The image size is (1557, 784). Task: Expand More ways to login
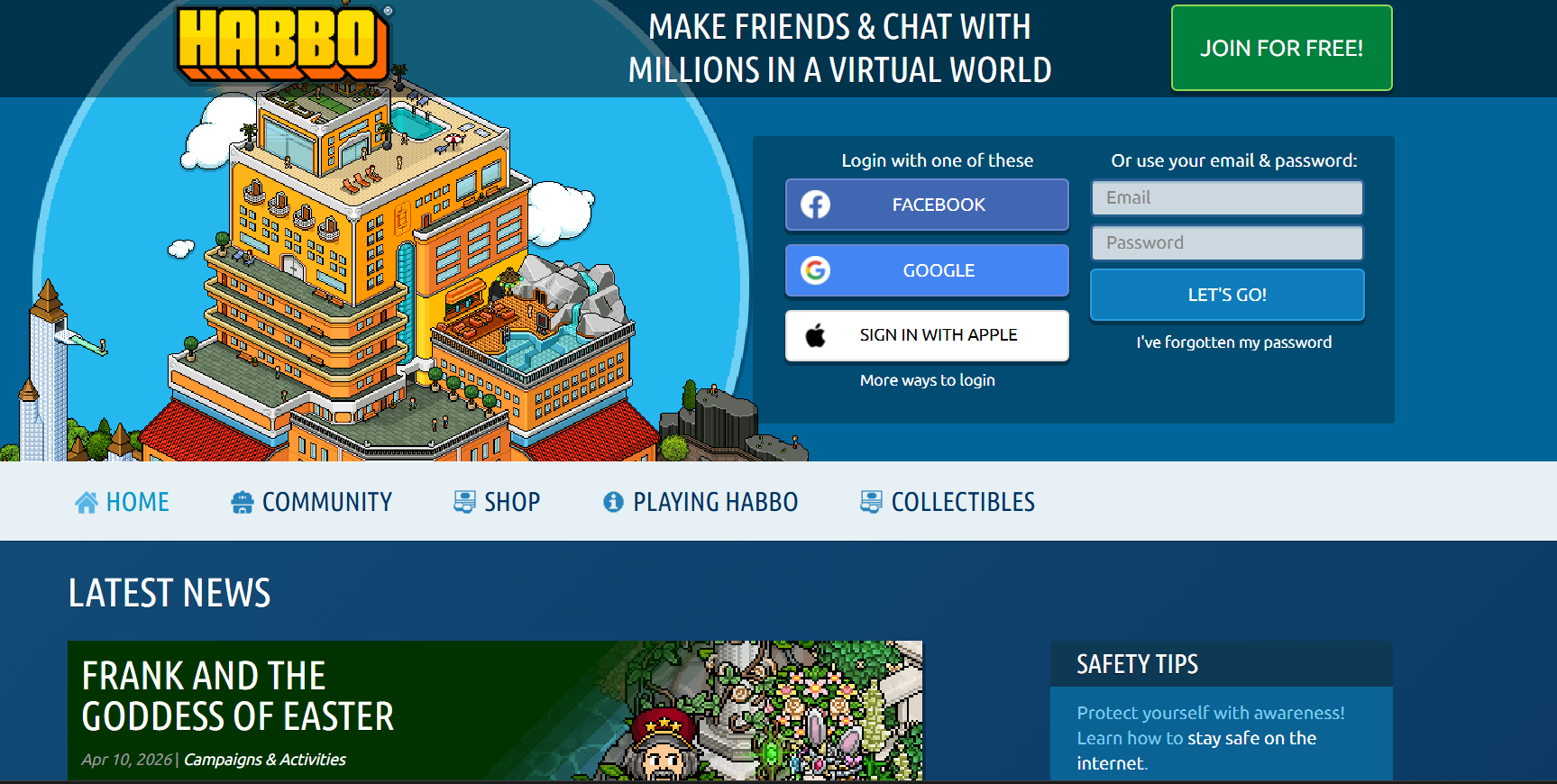(x=927, y=379)
